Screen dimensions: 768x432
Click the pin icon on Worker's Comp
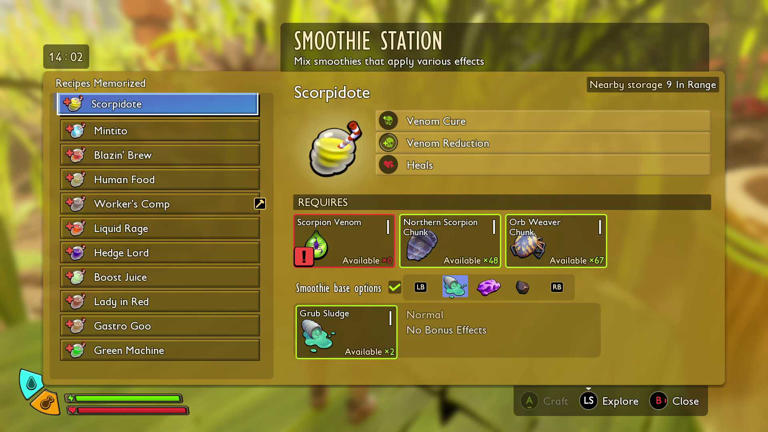coord(259,204)
